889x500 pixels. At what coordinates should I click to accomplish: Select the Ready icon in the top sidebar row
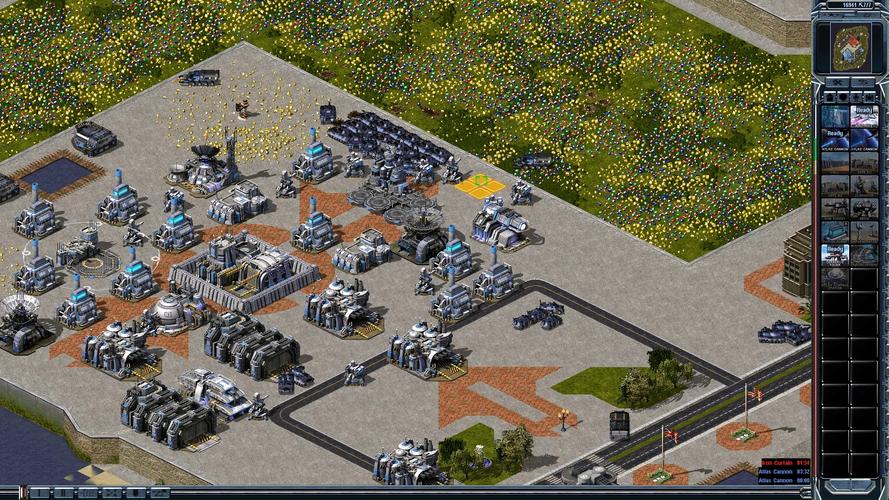point(864,115)
